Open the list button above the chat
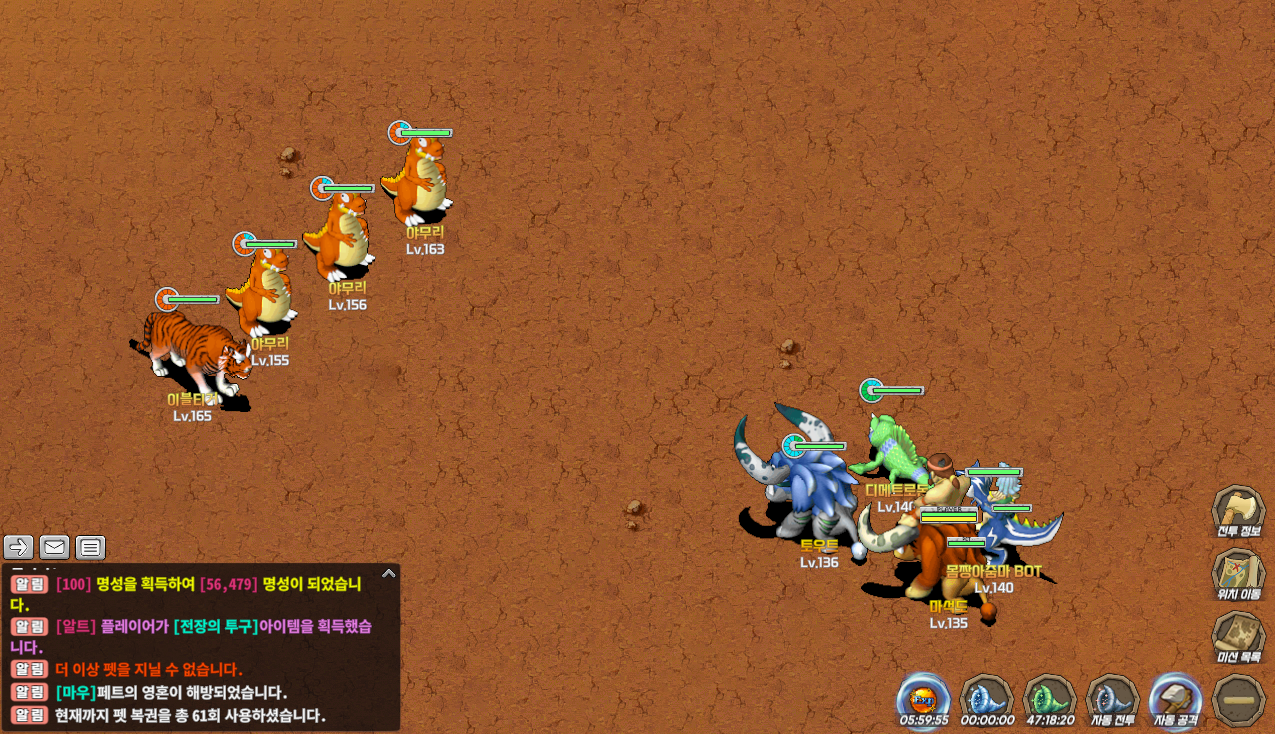1275x734 pixels. (90, 547)
